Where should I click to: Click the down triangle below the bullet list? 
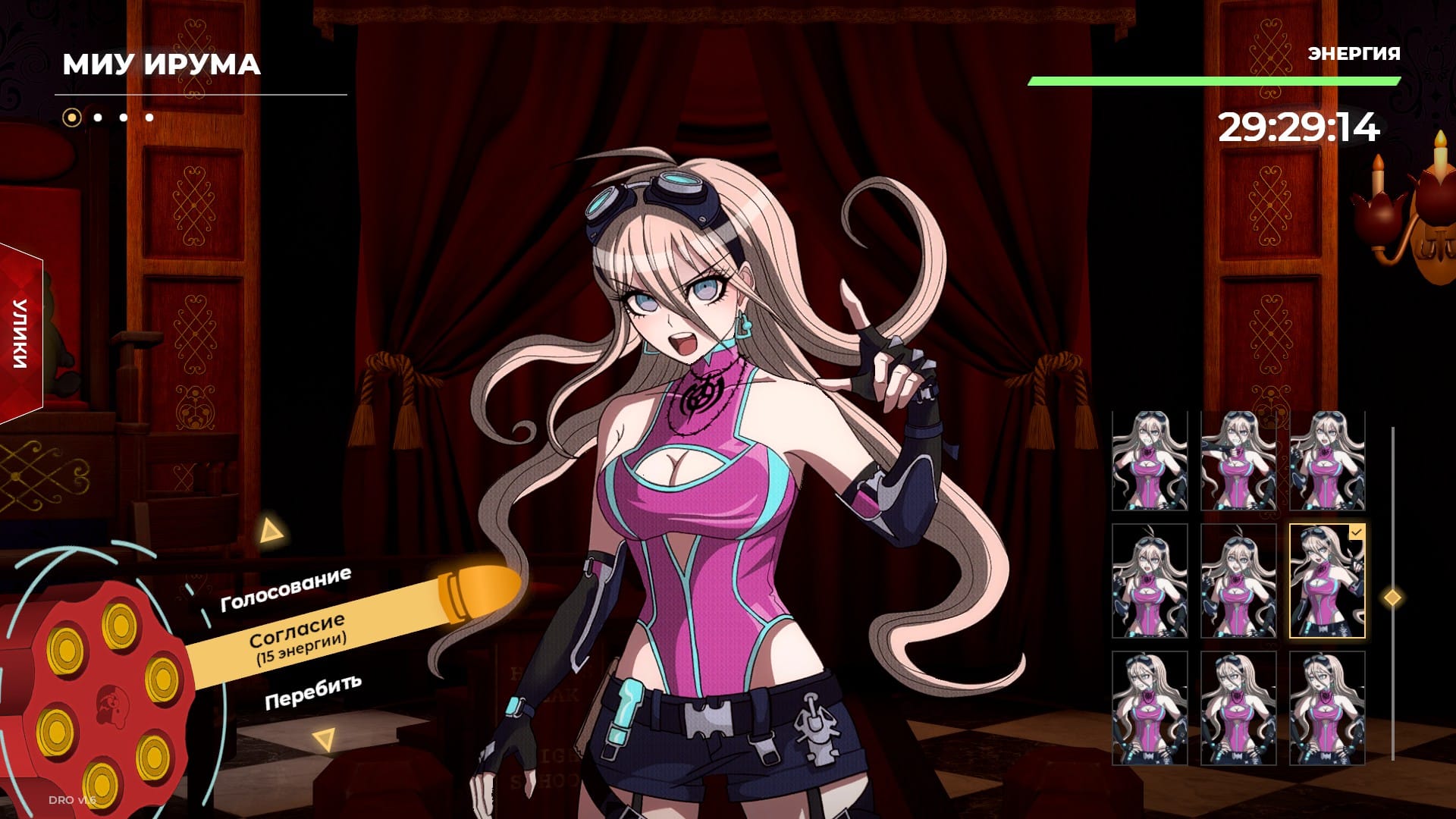325,739
